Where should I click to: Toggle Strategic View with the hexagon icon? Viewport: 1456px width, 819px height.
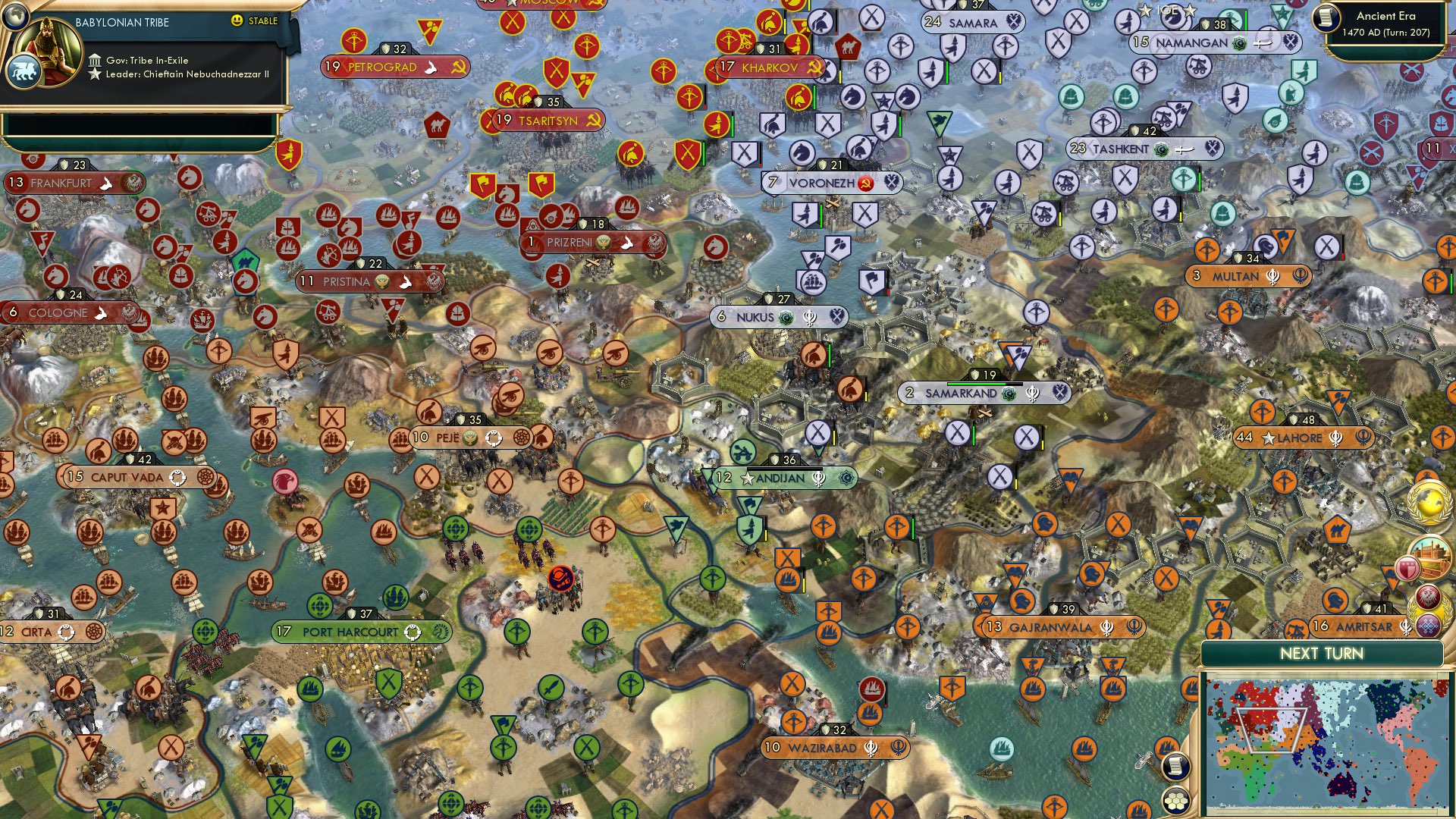(1175, 802)
